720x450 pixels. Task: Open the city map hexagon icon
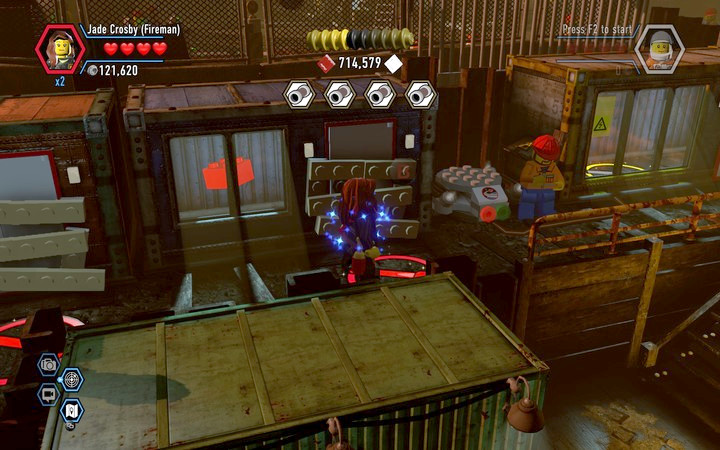tap(72, 409)
